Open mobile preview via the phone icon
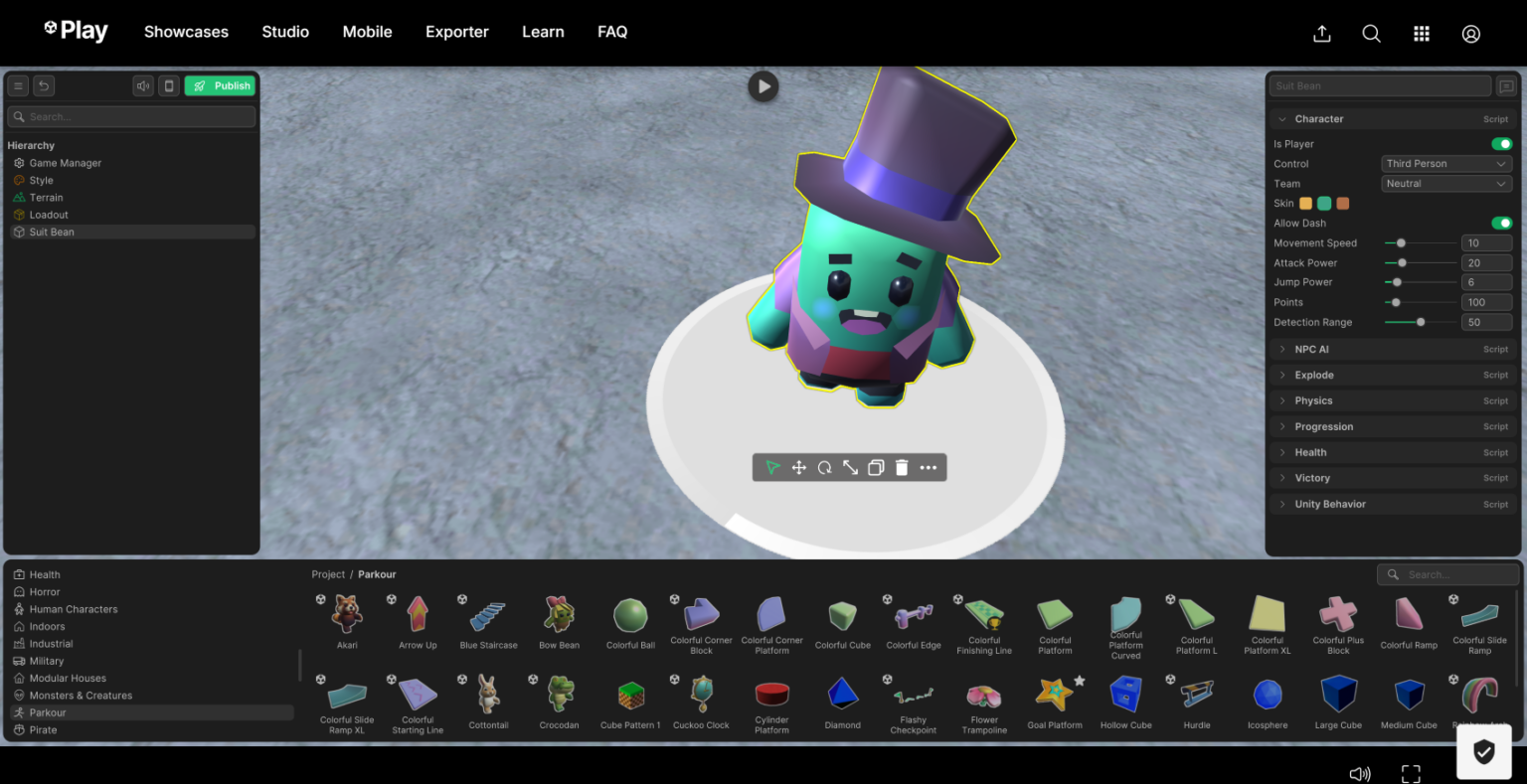 (168, 85)
